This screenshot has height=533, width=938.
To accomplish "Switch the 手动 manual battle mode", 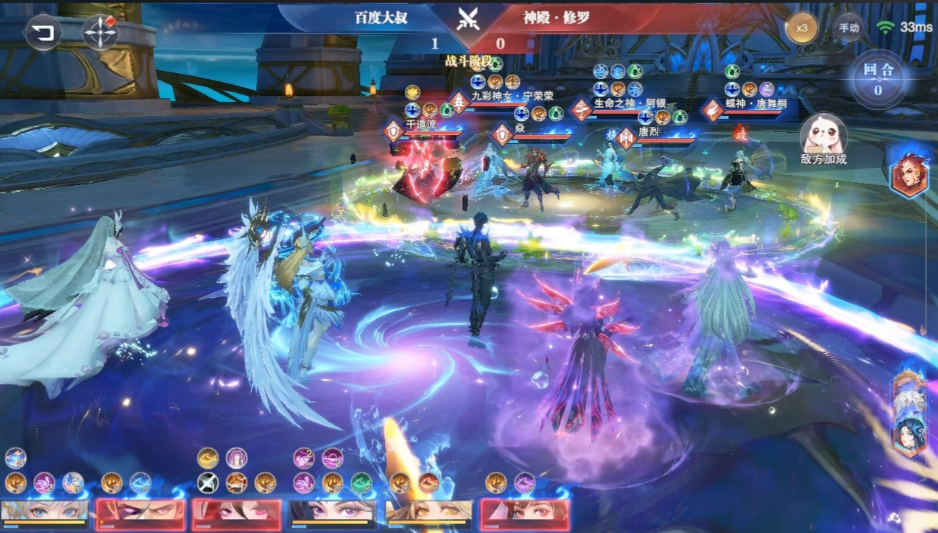I will pos(848,28).
